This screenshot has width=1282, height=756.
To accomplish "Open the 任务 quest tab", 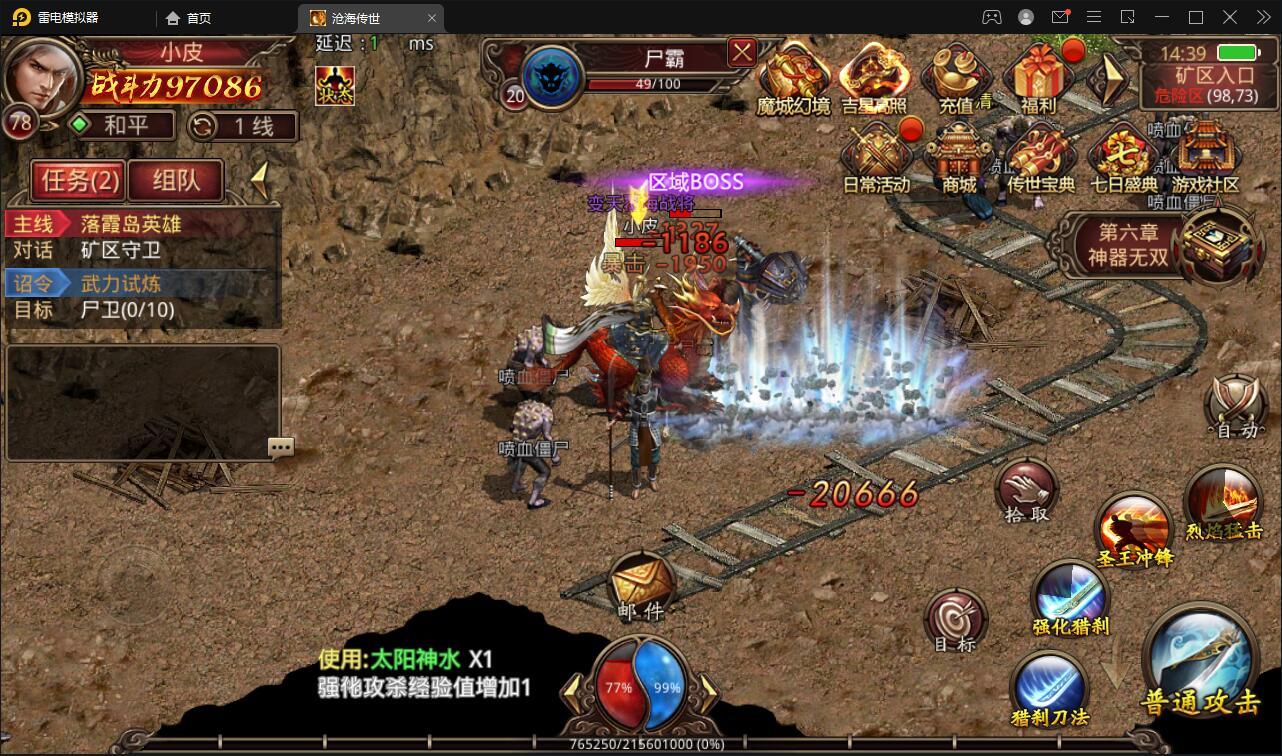I will pyautogui.click(x=78, y=180).
